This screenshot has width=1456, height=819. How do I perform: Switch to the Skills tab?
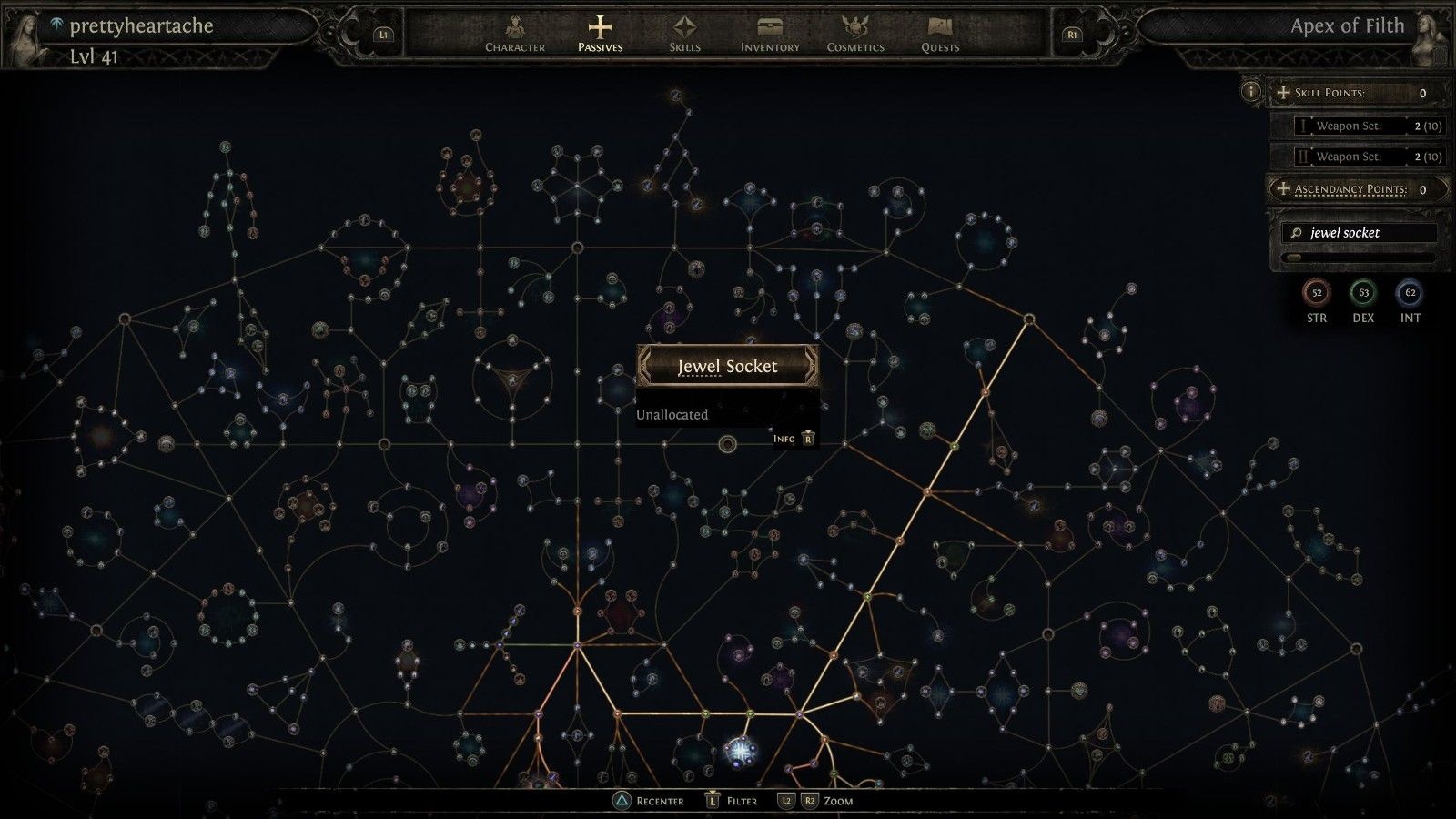point(684,34)
